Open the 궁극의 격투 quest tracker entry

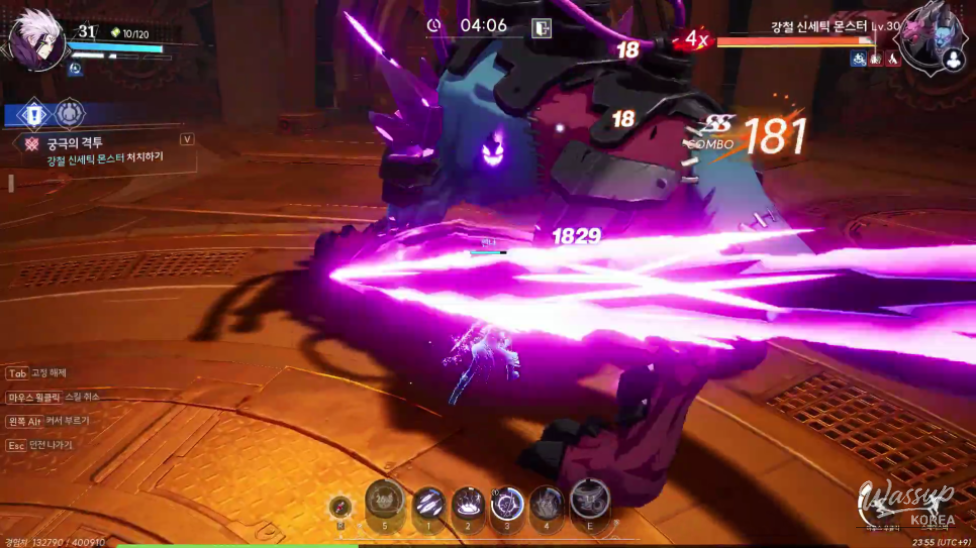[75, 143]
